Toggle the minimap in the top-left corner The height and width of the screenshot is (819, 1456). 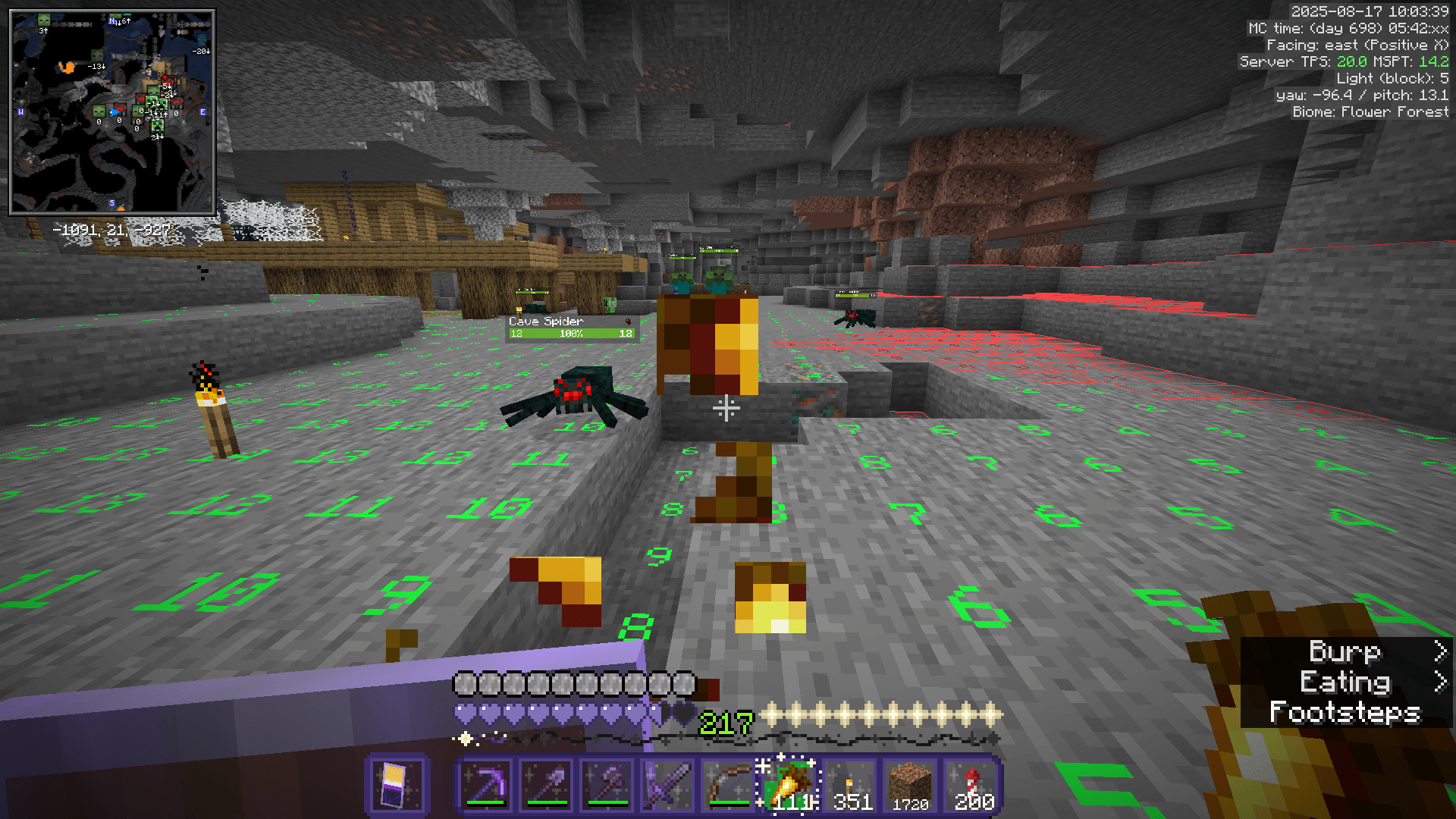pyautogui.click(x=114, y=110)
